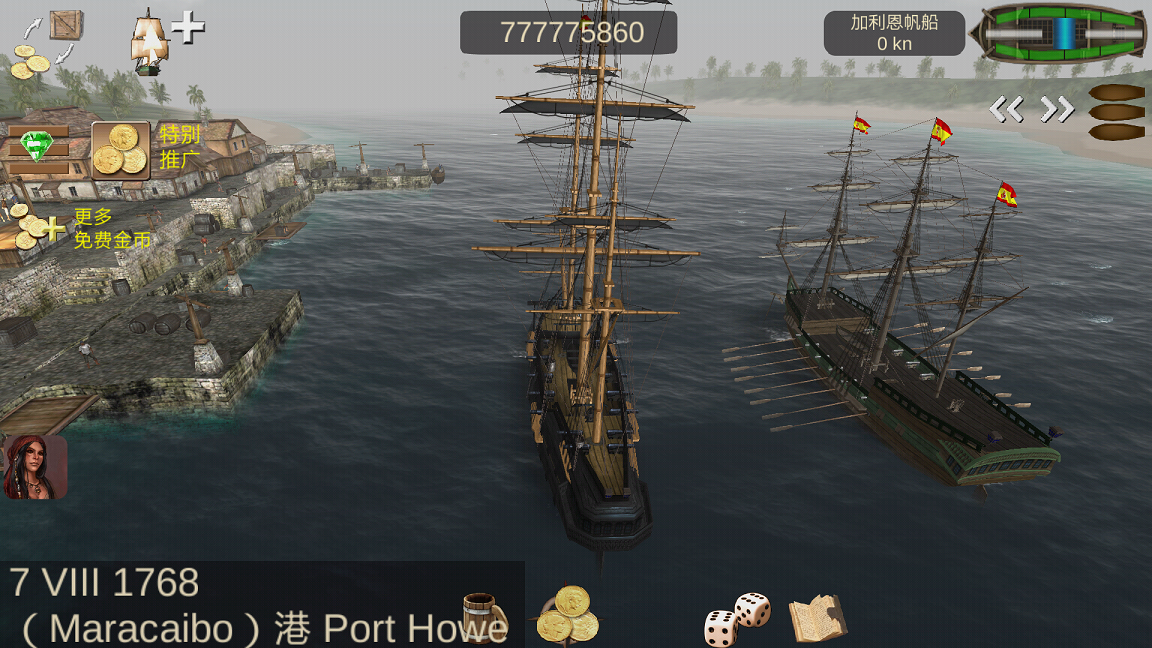
Task: Tap the add ship icon with plus
Action: (165, 40)
